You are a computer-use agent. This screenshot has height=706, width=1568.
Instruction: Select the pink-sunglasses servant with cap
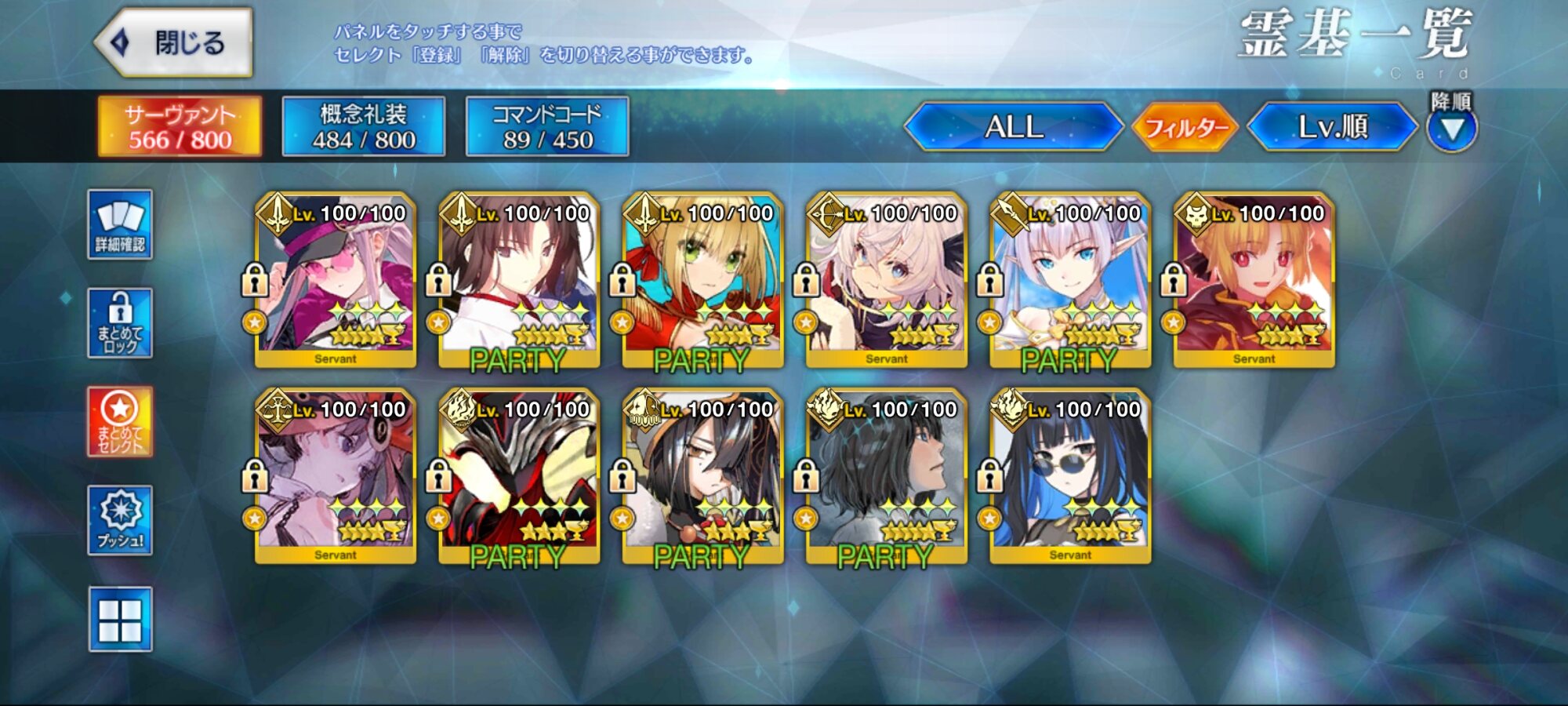(x=336, y=280)
